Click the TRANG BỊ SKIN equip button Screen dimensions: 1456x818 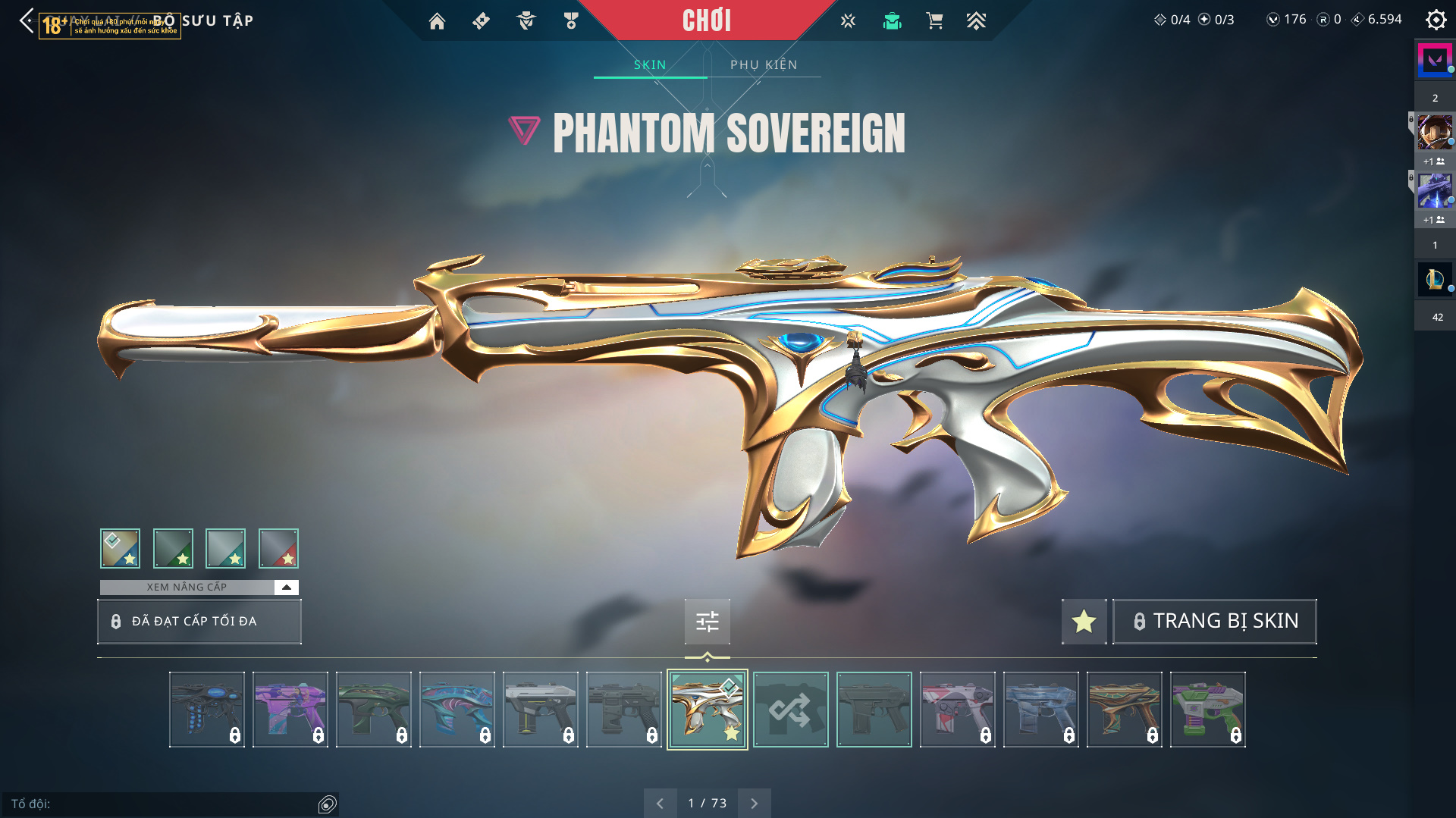coord(1214,622)
